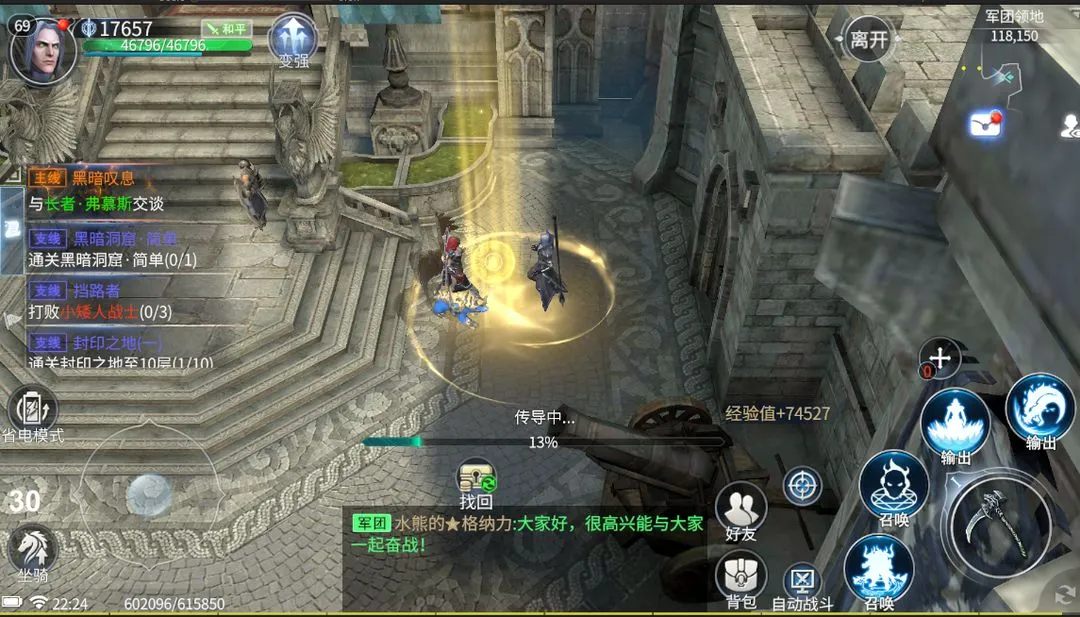
Task: Click the 找回 treasure chest icon
Action: [x=476, y=483]
